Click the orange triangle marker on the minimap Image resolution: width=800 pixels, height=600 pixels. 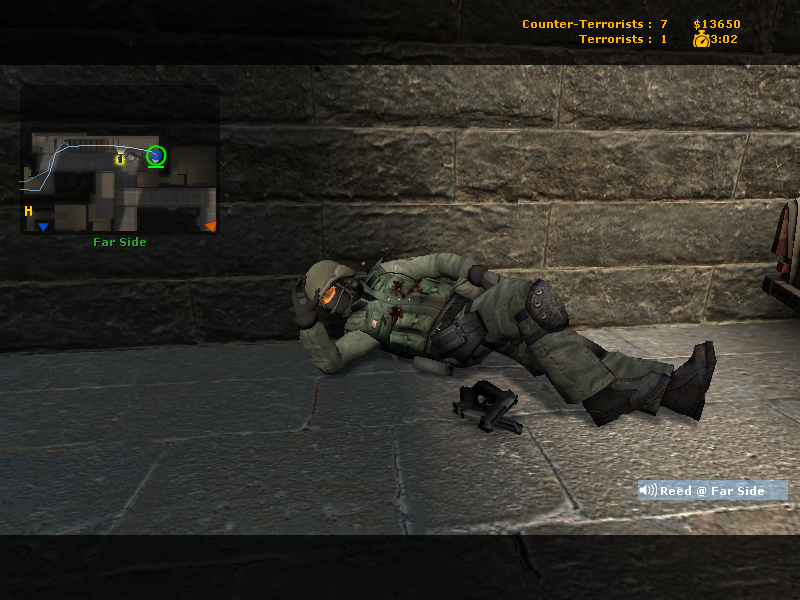pos(210,227)
